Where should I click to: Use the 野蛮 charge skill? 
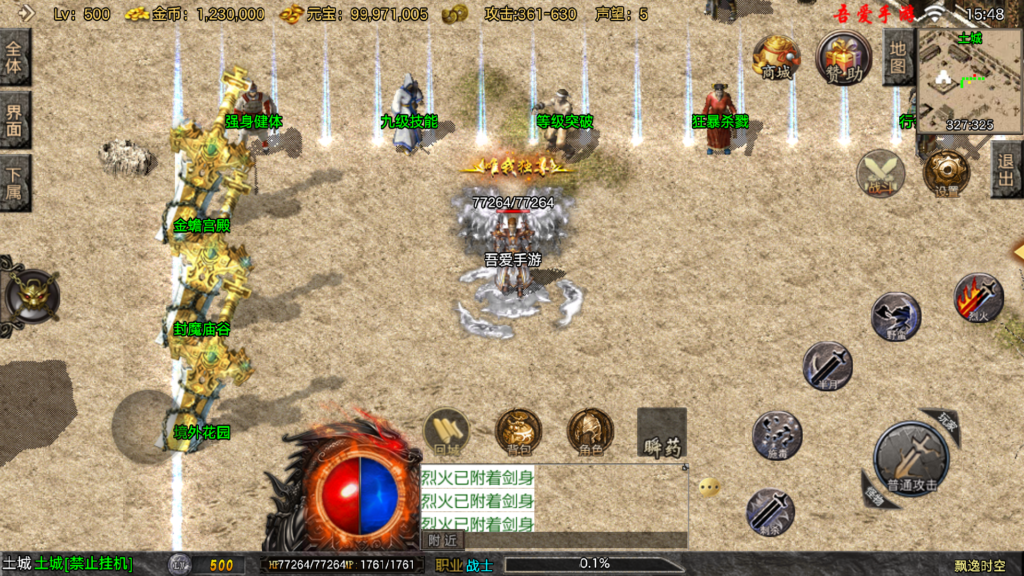point(895,317)
